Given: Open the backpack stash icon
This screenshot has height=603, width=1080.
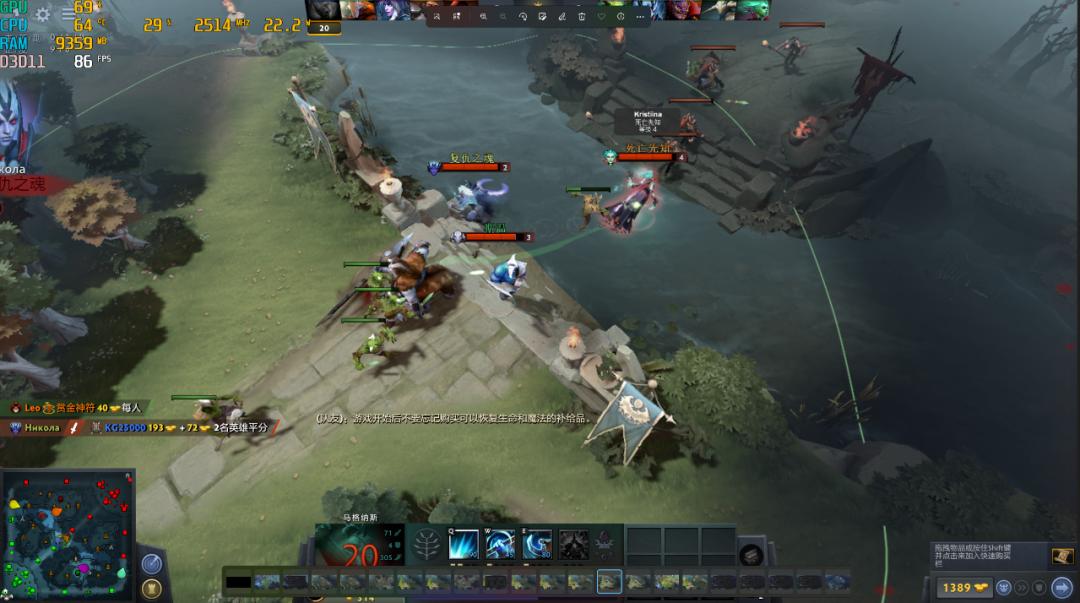Looking at the screenshot, I should (751, 555).
